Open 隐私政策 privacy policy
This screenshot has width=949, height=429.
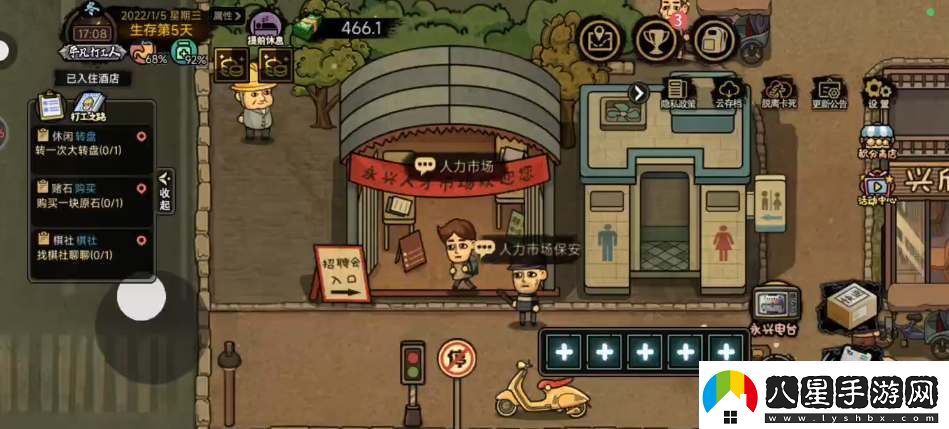tap(679, 93)
